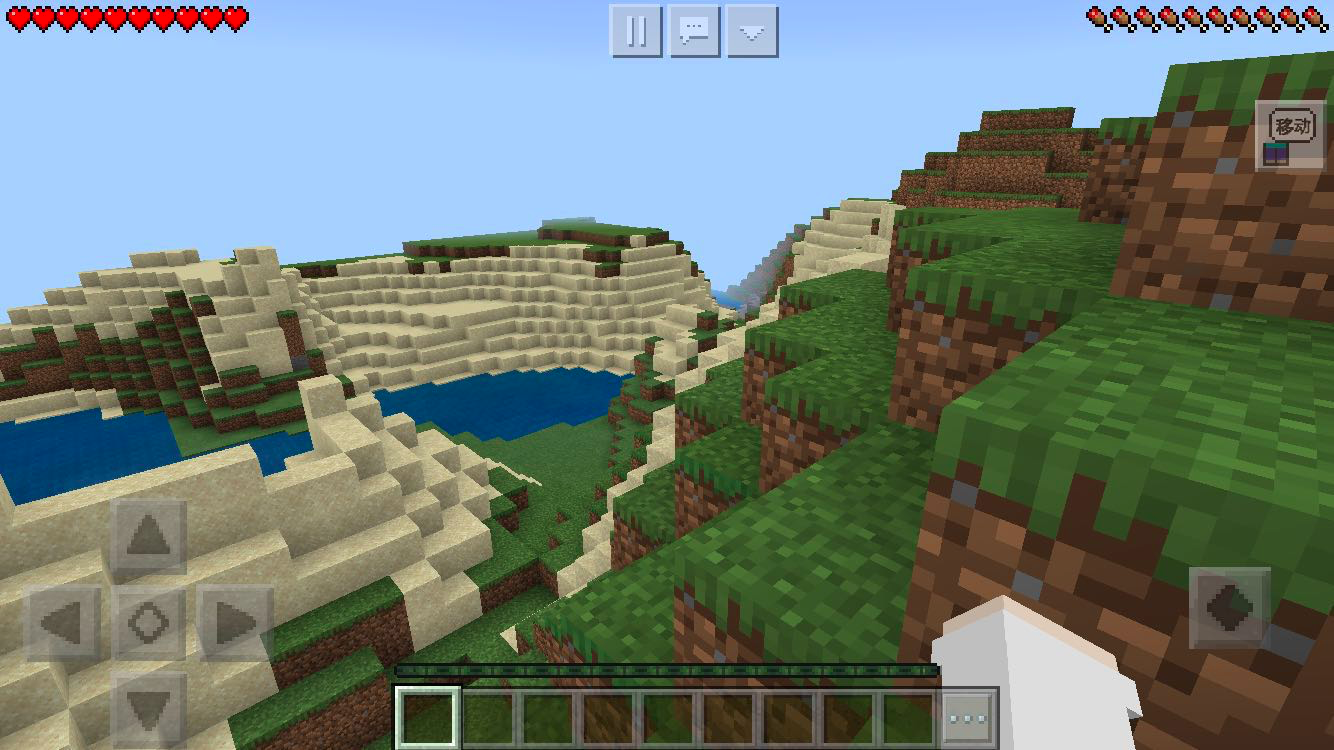
Task: Open the chat window
Action: click(694, 31)
